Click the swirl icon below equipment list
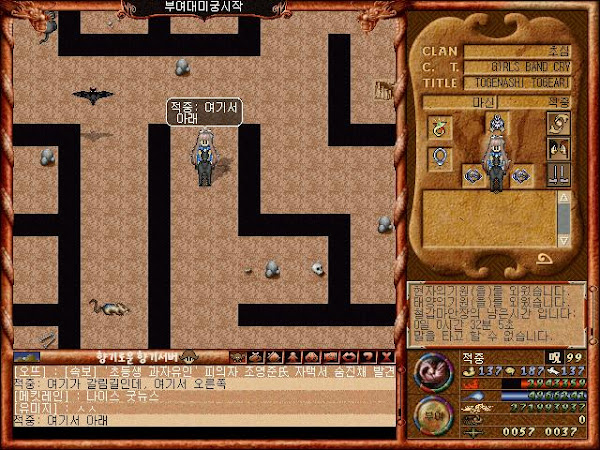Image resolution: width=600 pixels, height=450 pixels. click(x=545, y=257)
